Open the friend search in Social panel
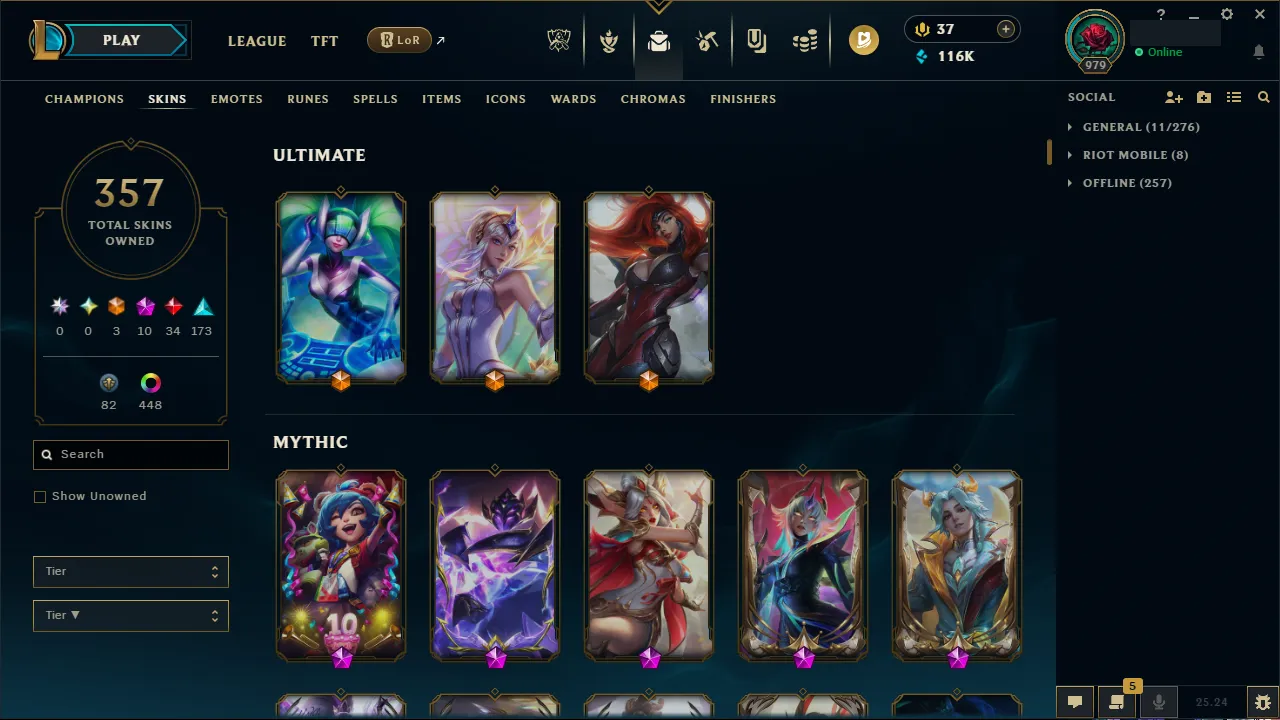 [x=1264, y=97]
